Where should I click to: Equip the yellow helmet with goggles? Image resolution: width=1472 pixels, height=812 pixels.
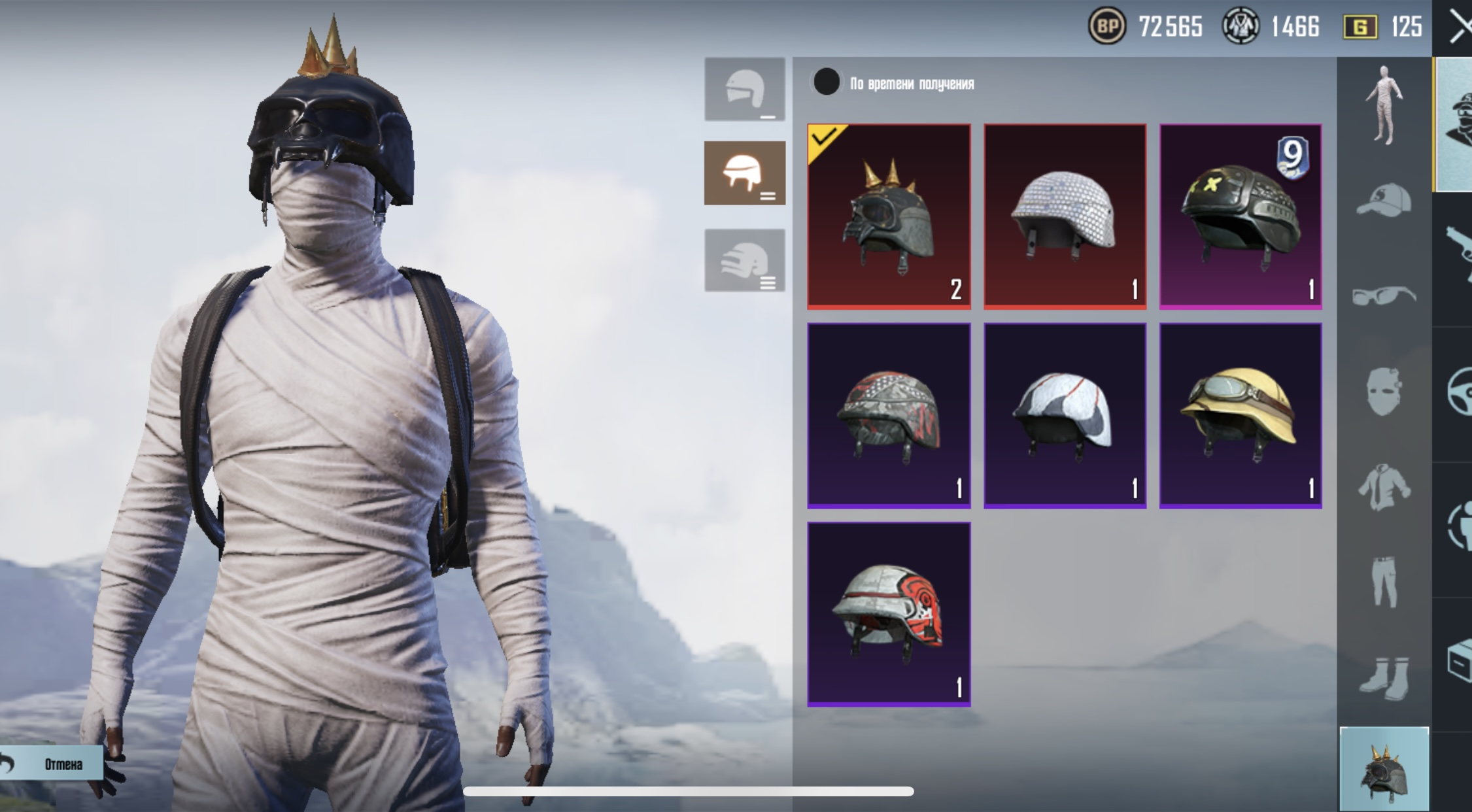[x=1241, y=415]
